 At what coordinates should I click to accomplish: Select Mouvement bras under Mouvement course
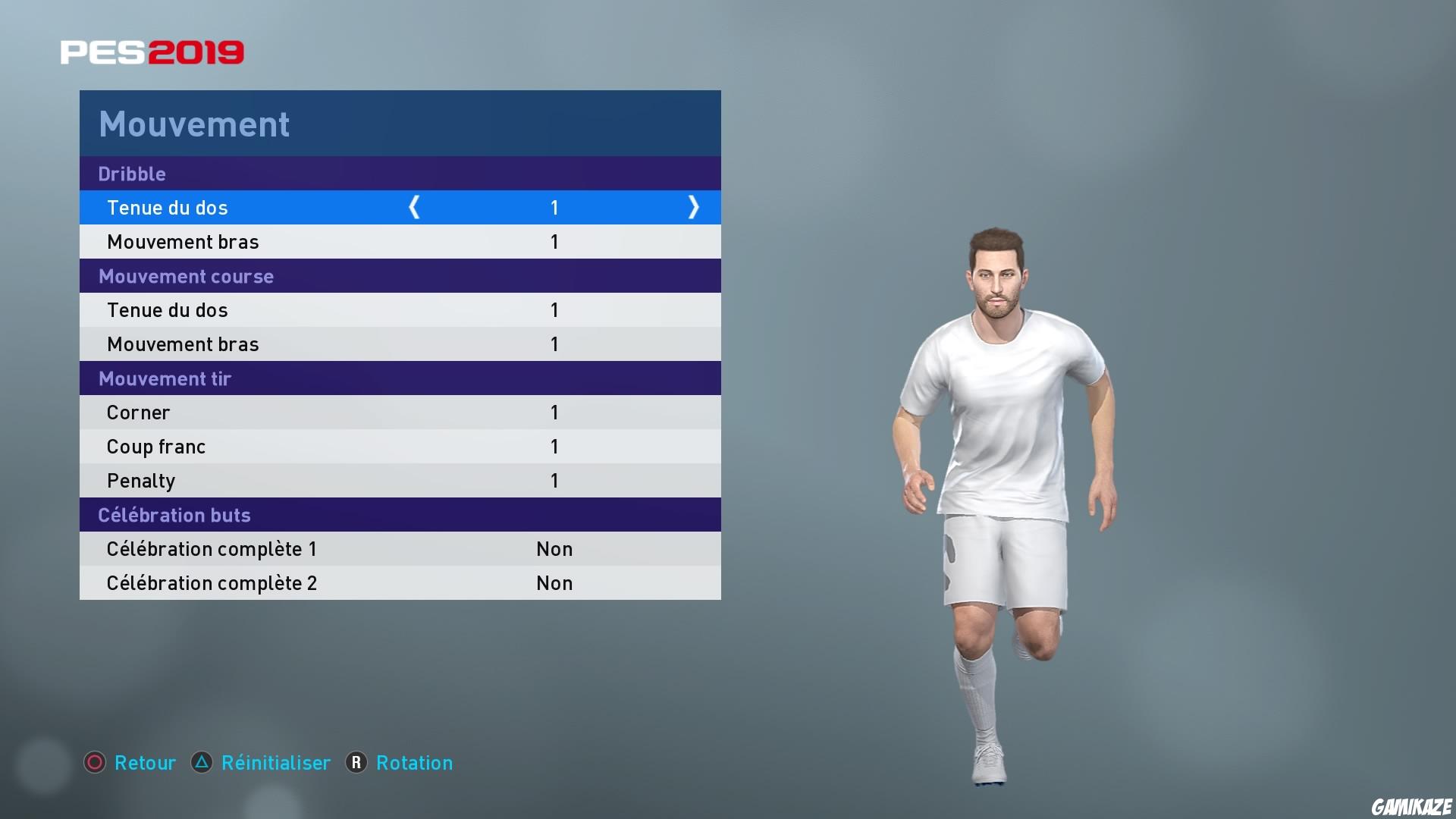[x=400, y=344]
